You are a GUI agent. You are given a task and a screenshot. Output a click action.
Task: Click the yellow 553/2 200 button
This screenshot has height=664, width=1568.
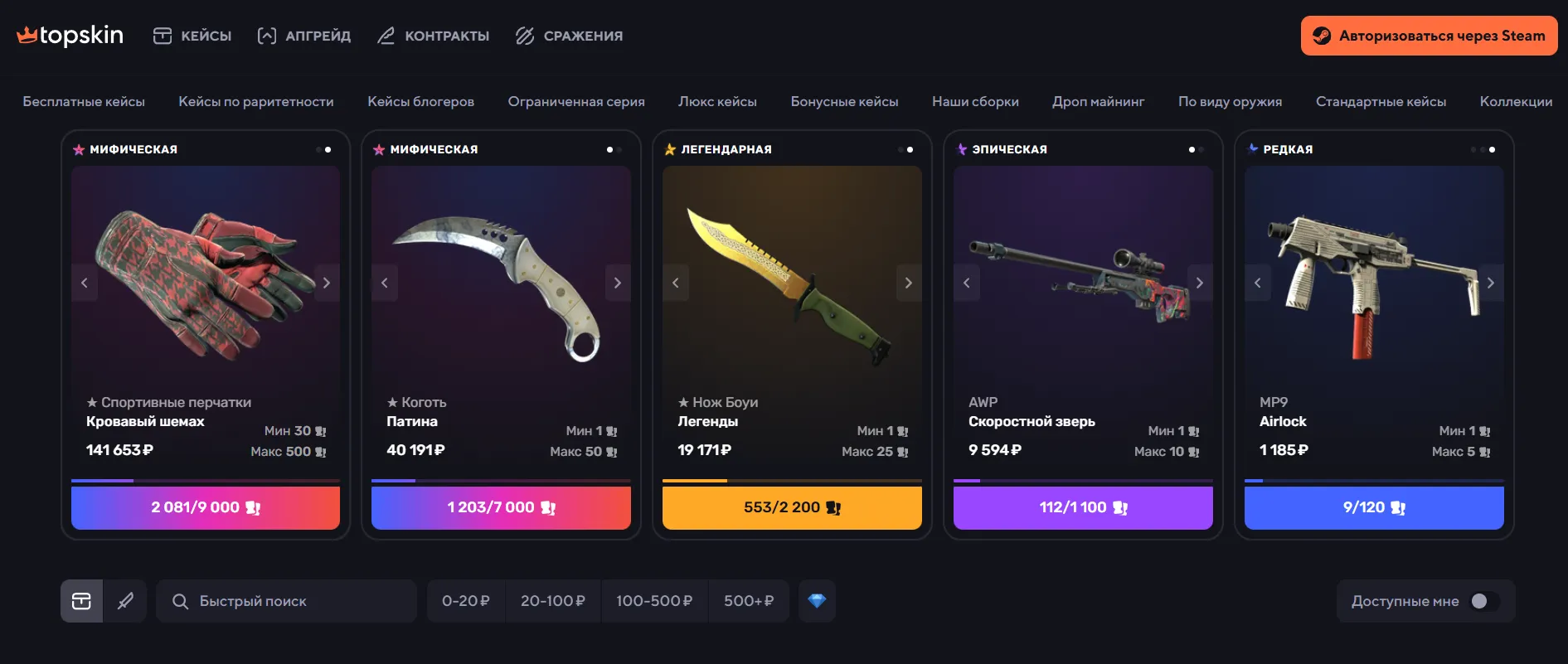792,507
